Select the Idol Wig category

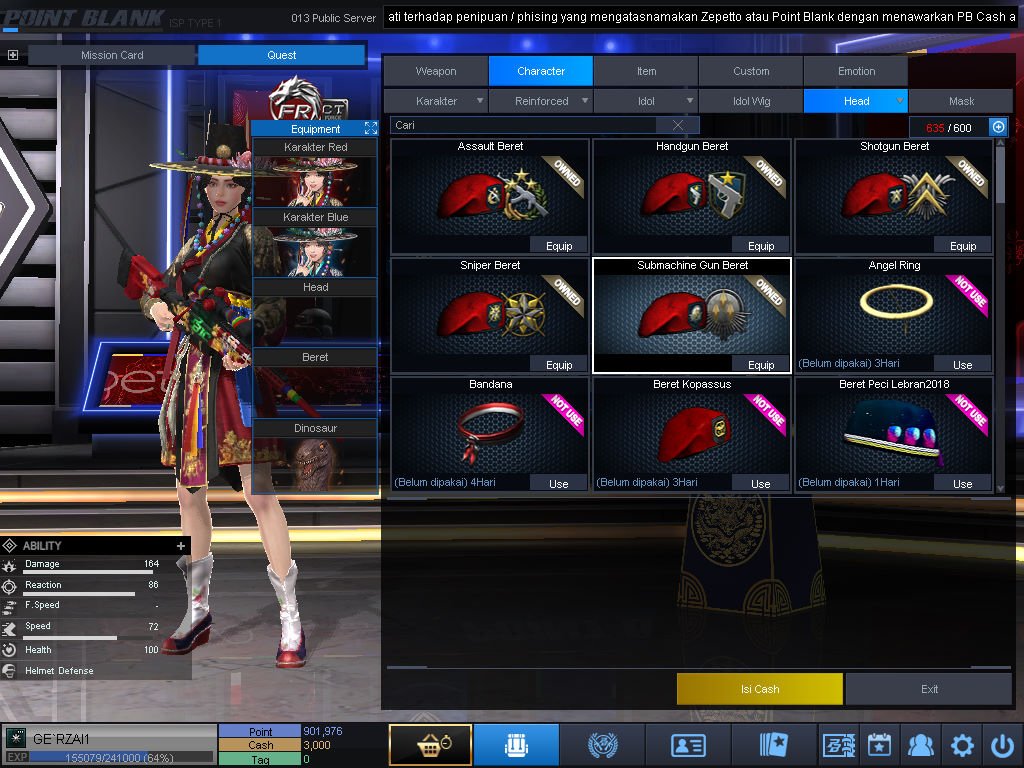click(x=751, y=101)
